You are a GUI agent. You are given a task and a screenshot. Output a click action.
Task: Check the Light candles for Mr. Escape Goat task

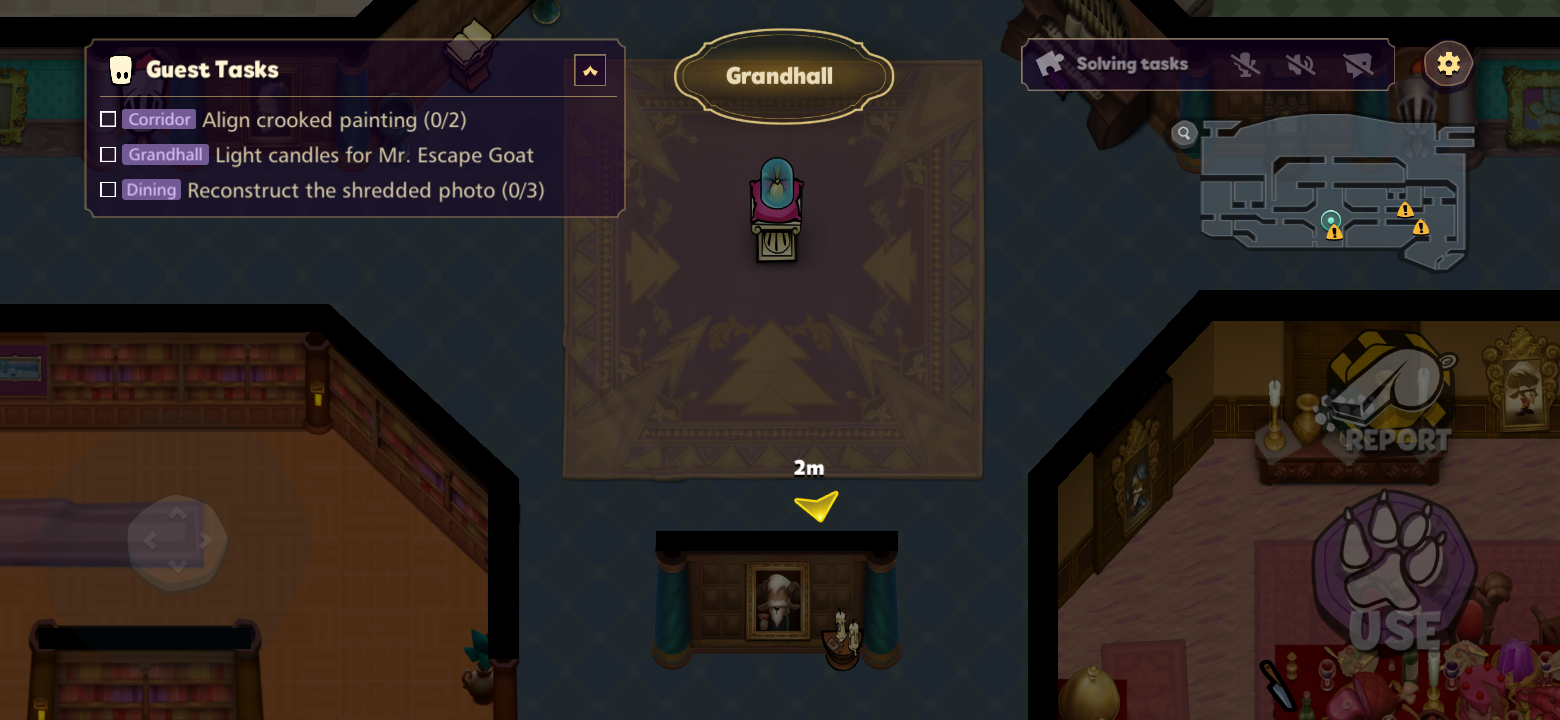[x=108, y=154]
